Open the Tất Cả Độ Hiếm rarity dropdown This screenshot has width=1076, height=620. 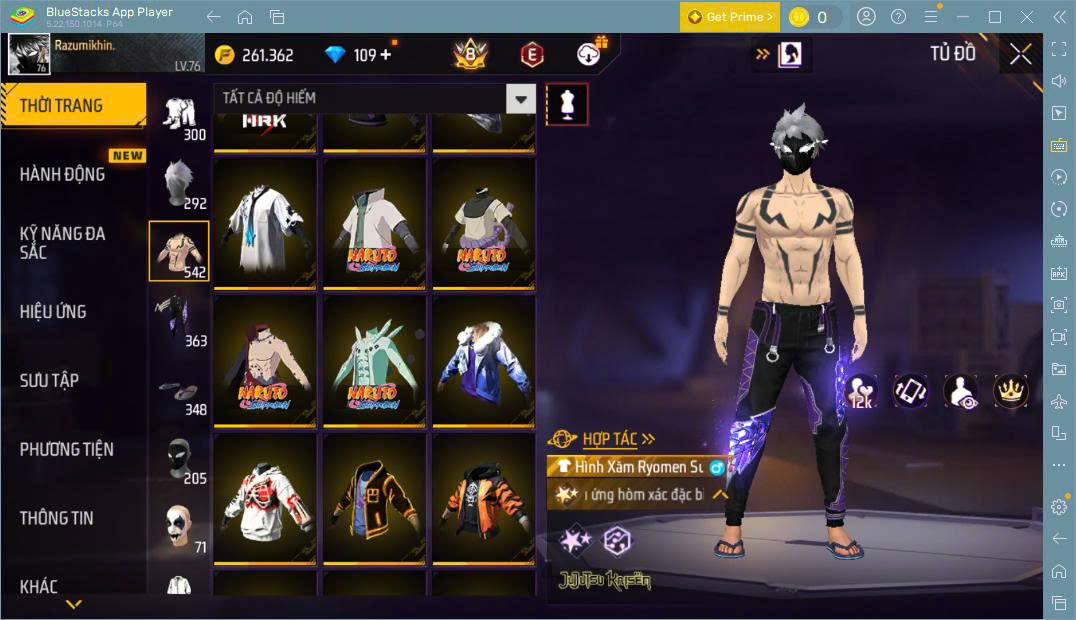pyautogui.click(x=373, y=98)
